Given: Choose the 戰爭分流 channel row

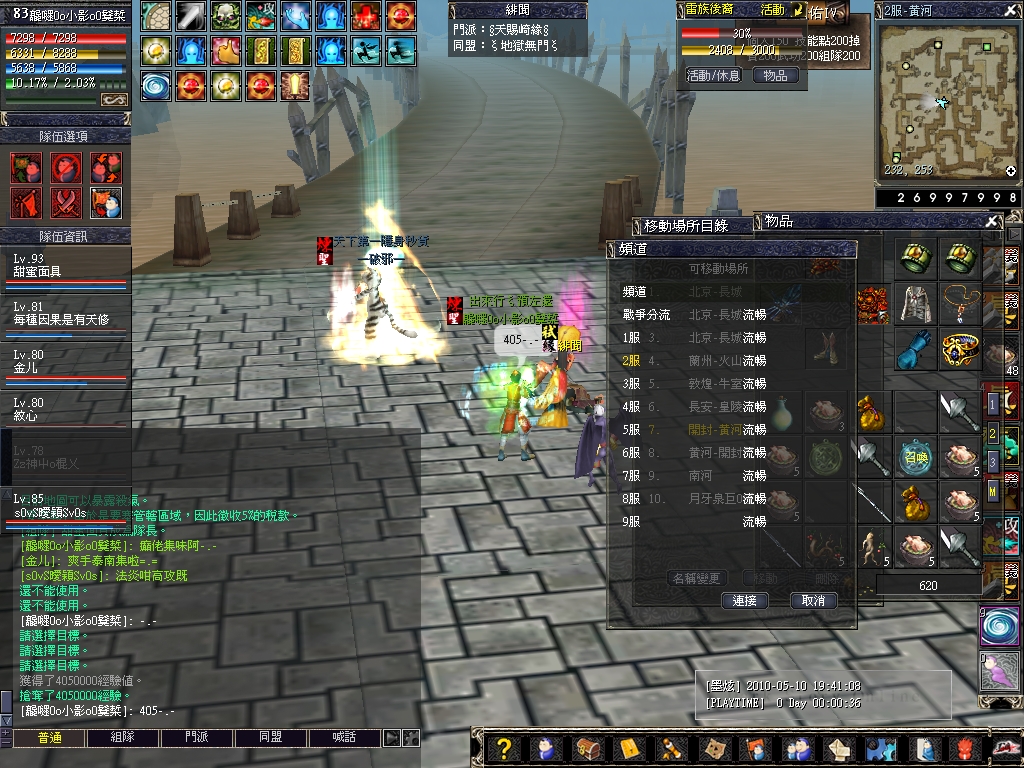Looking at the screenshot, I should [x=647, y=314].
